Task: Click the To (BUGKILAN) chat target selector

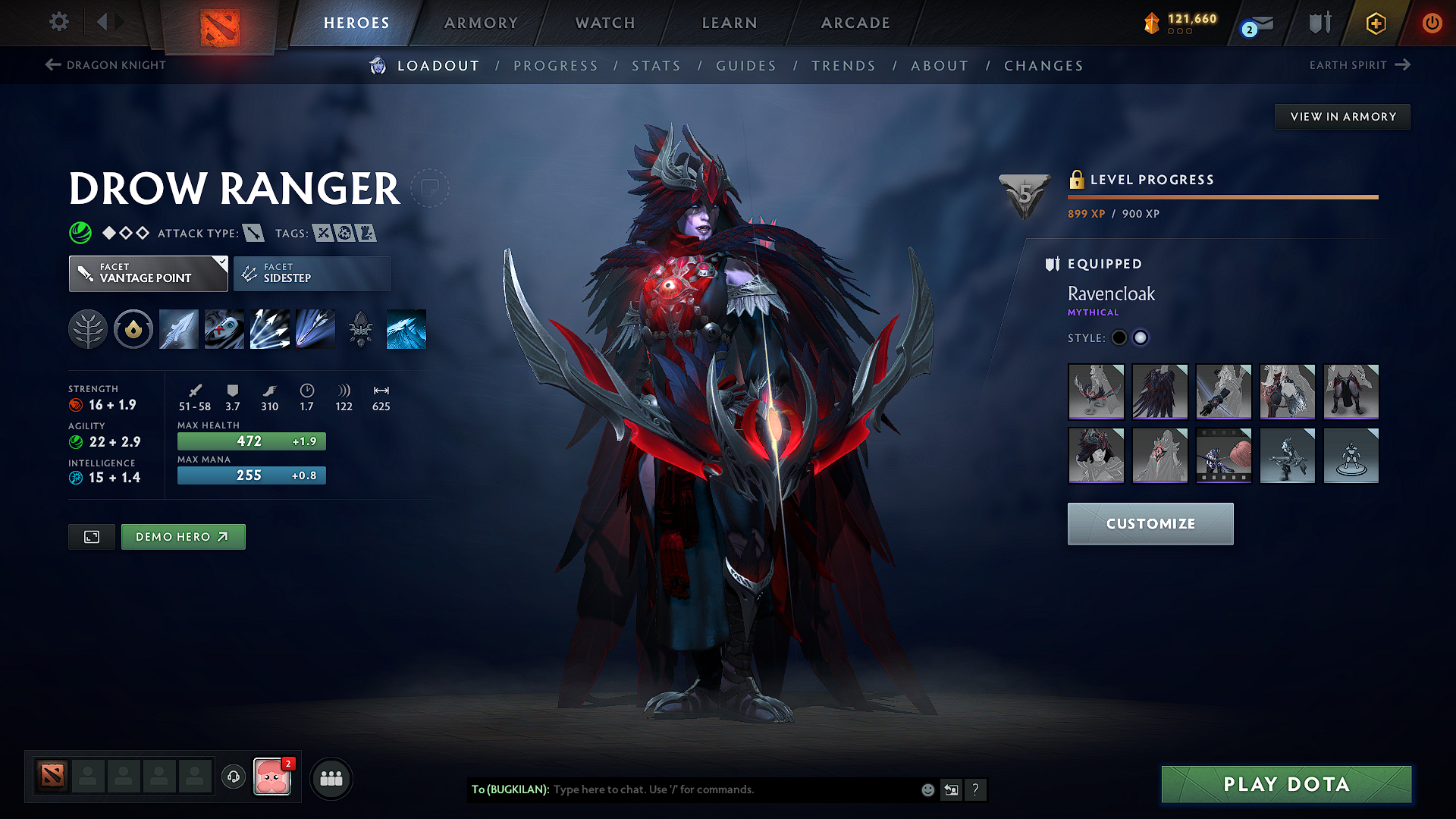Action: coord(511,789)
